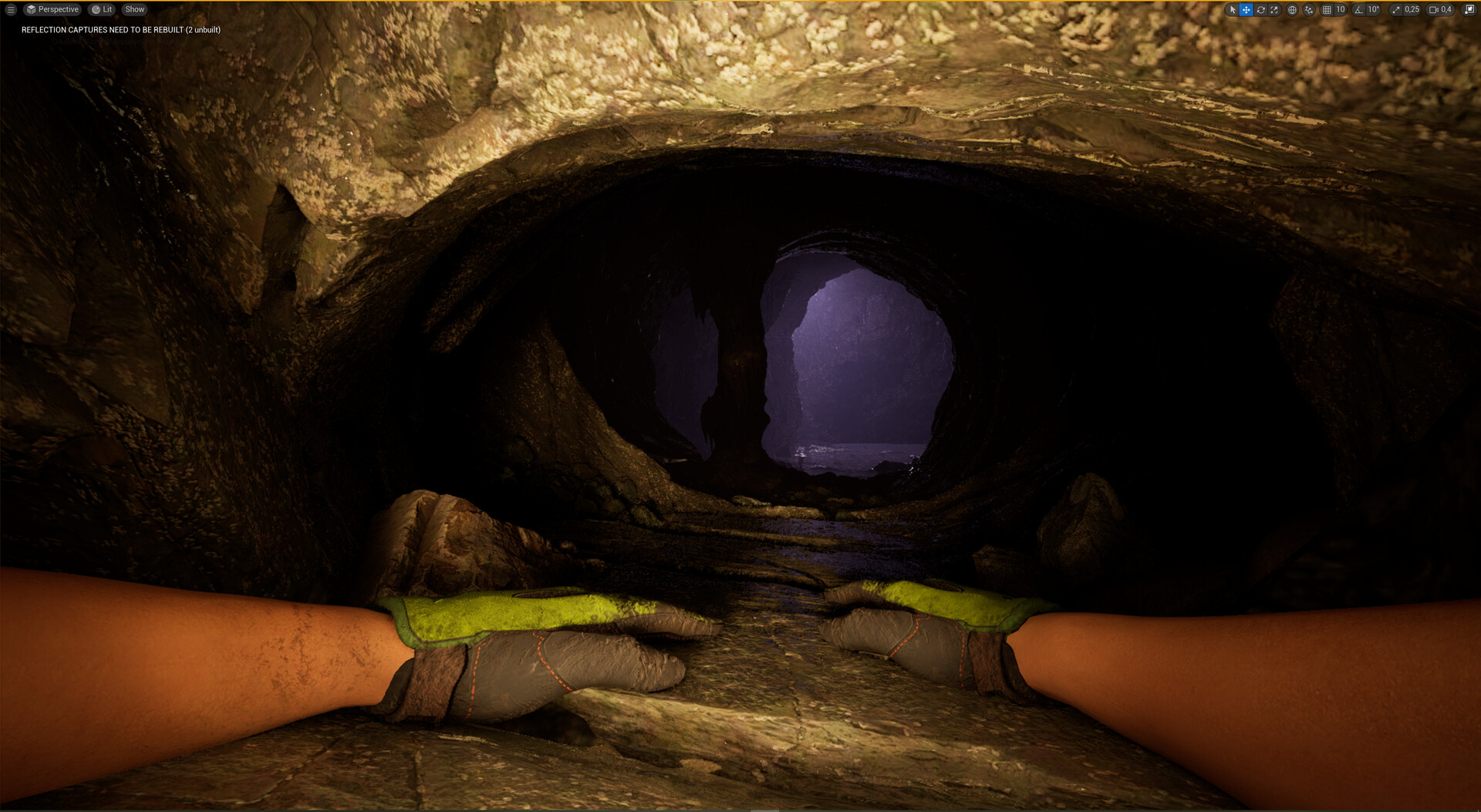This screenshot has height=812, width=1481.
Task: Open the Show flags menu
Action: point(134,9)
